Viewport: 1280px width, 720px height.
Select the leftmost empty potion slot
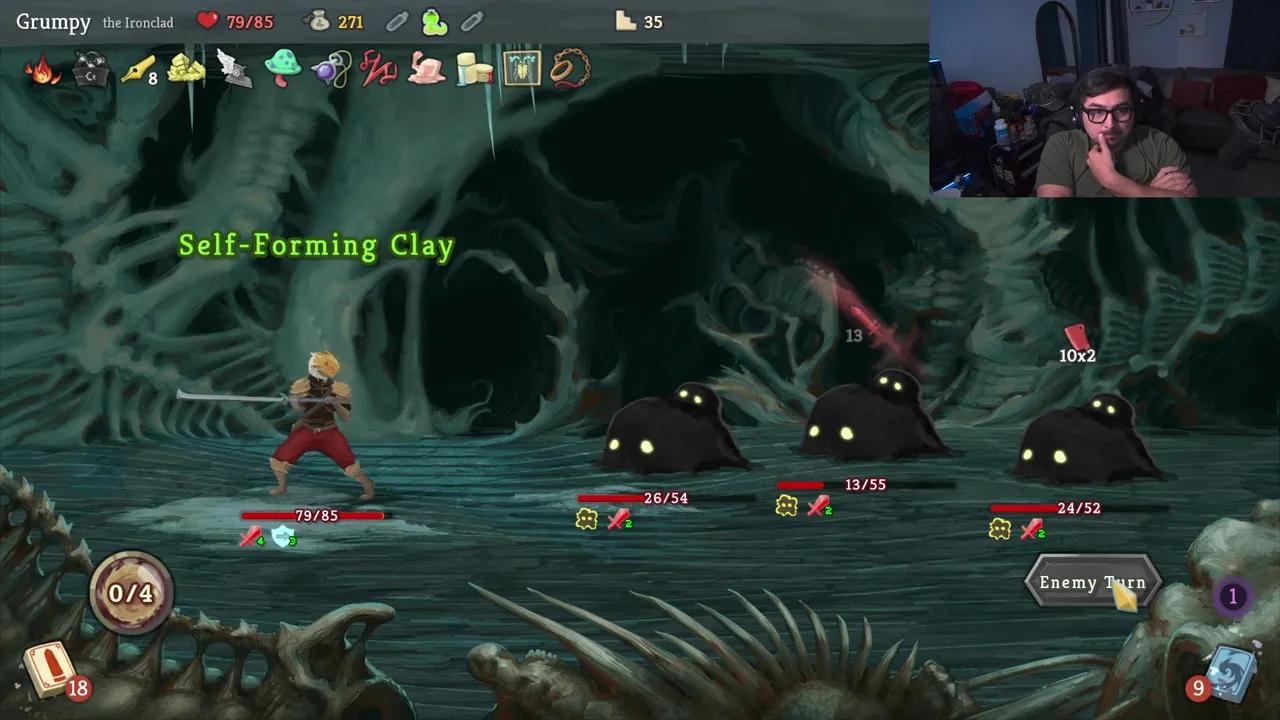click(397, 21)
